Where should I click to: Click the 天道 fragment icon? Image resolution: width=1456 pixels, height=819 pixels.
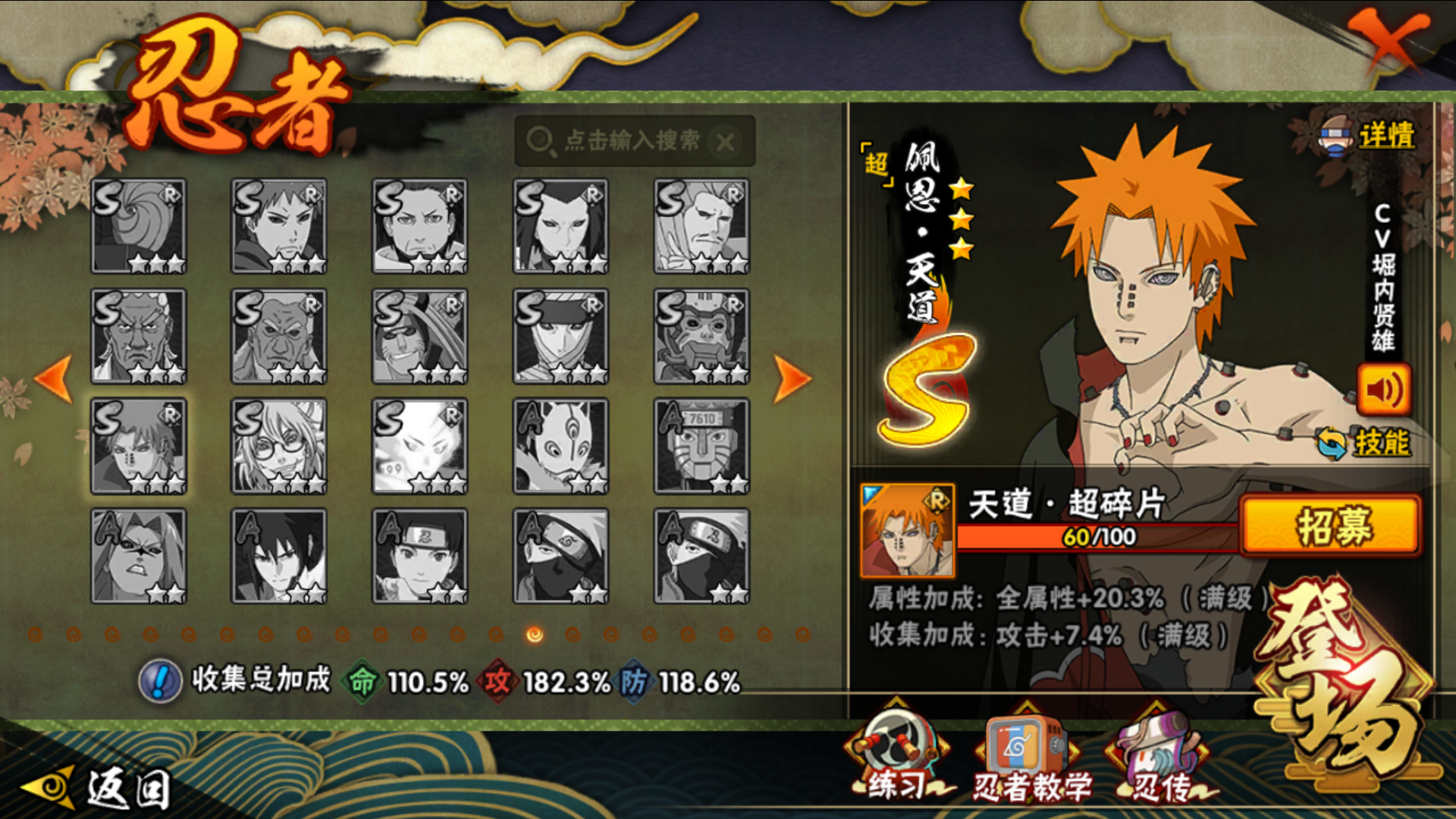[x=907, y=530]
